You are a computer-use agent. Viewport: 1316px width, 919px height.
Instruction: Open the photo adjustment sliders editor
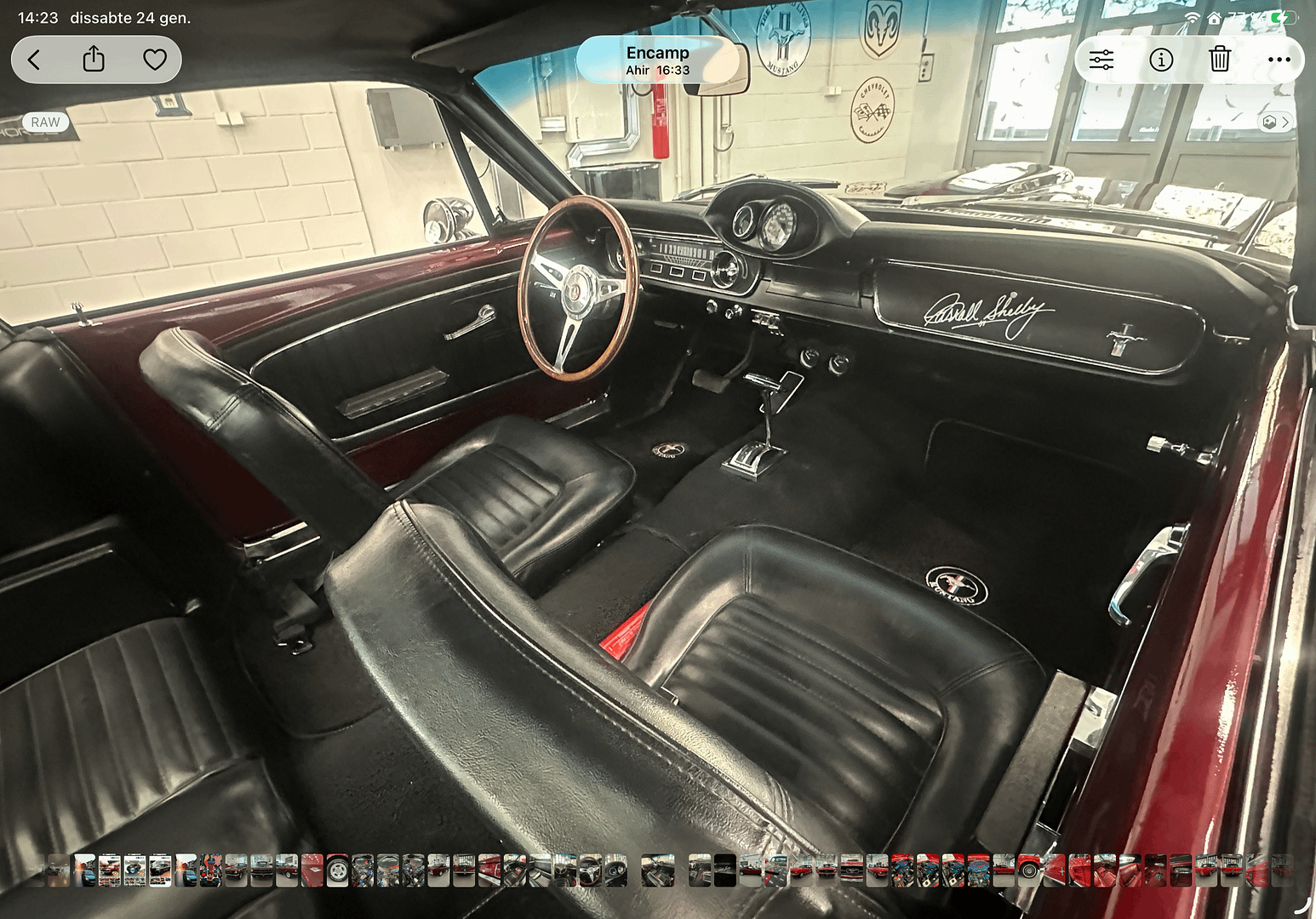click(1101, 60)
